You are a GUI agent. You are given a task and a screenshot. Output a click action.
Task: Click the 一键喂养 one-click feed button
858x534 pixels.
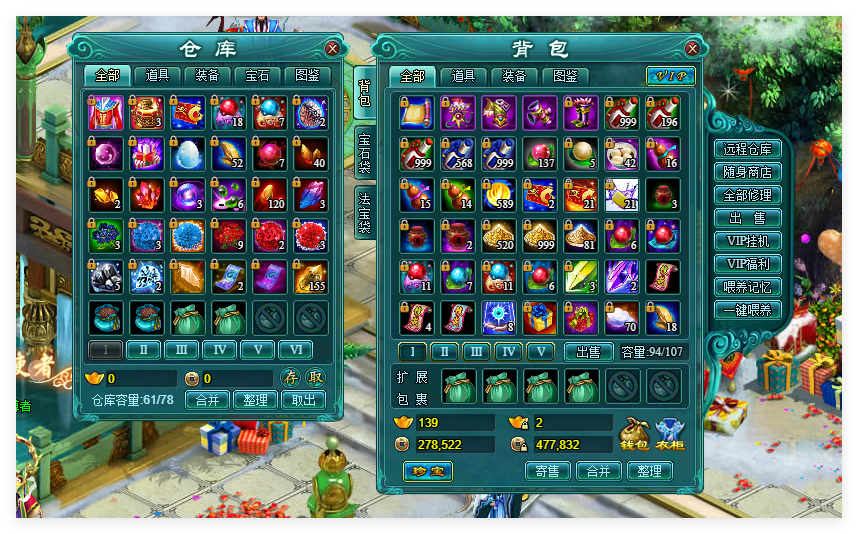pos(747,310)
